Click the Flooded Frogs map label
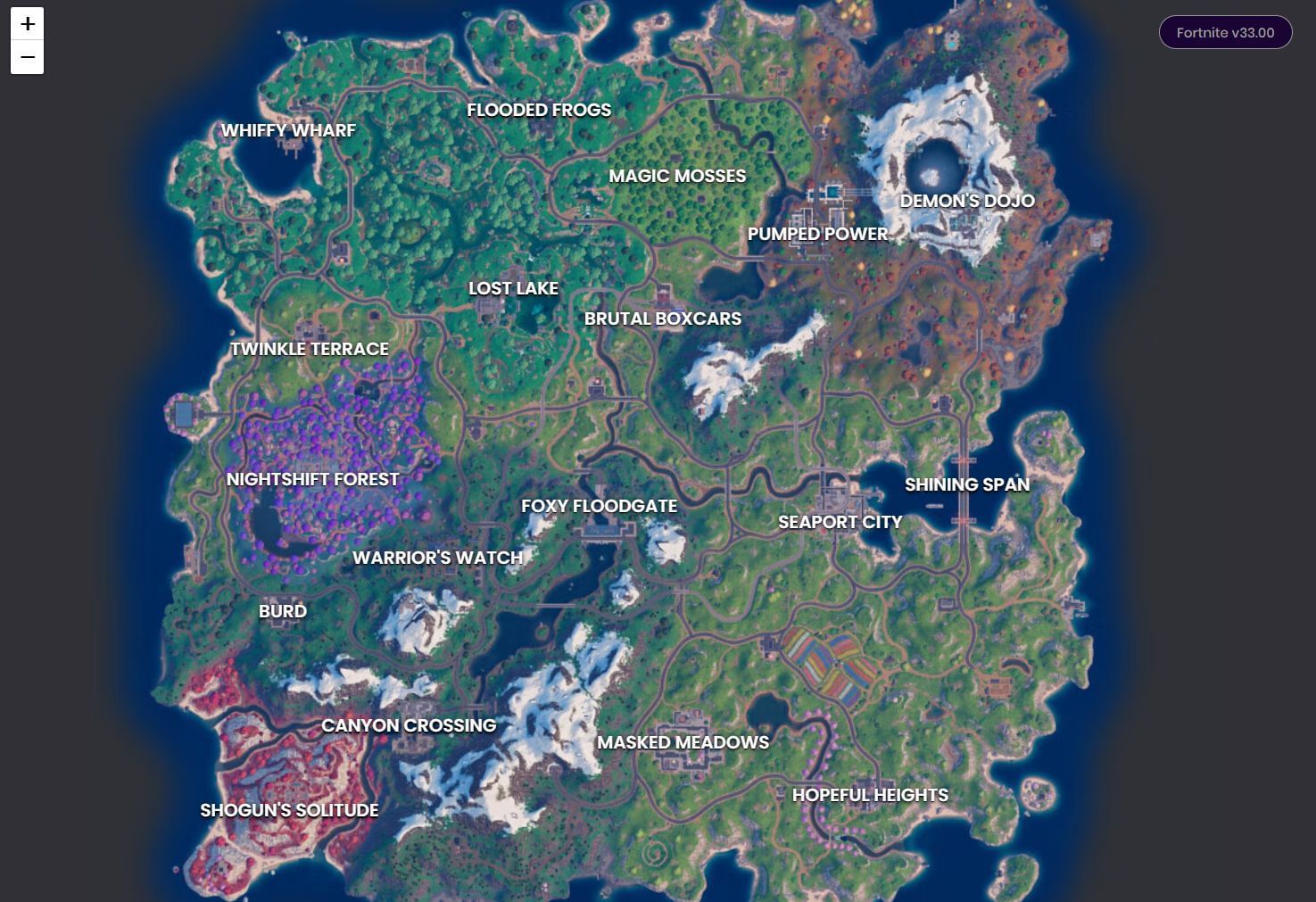Viewport: 1316px width, 902px height. [538, 110]
